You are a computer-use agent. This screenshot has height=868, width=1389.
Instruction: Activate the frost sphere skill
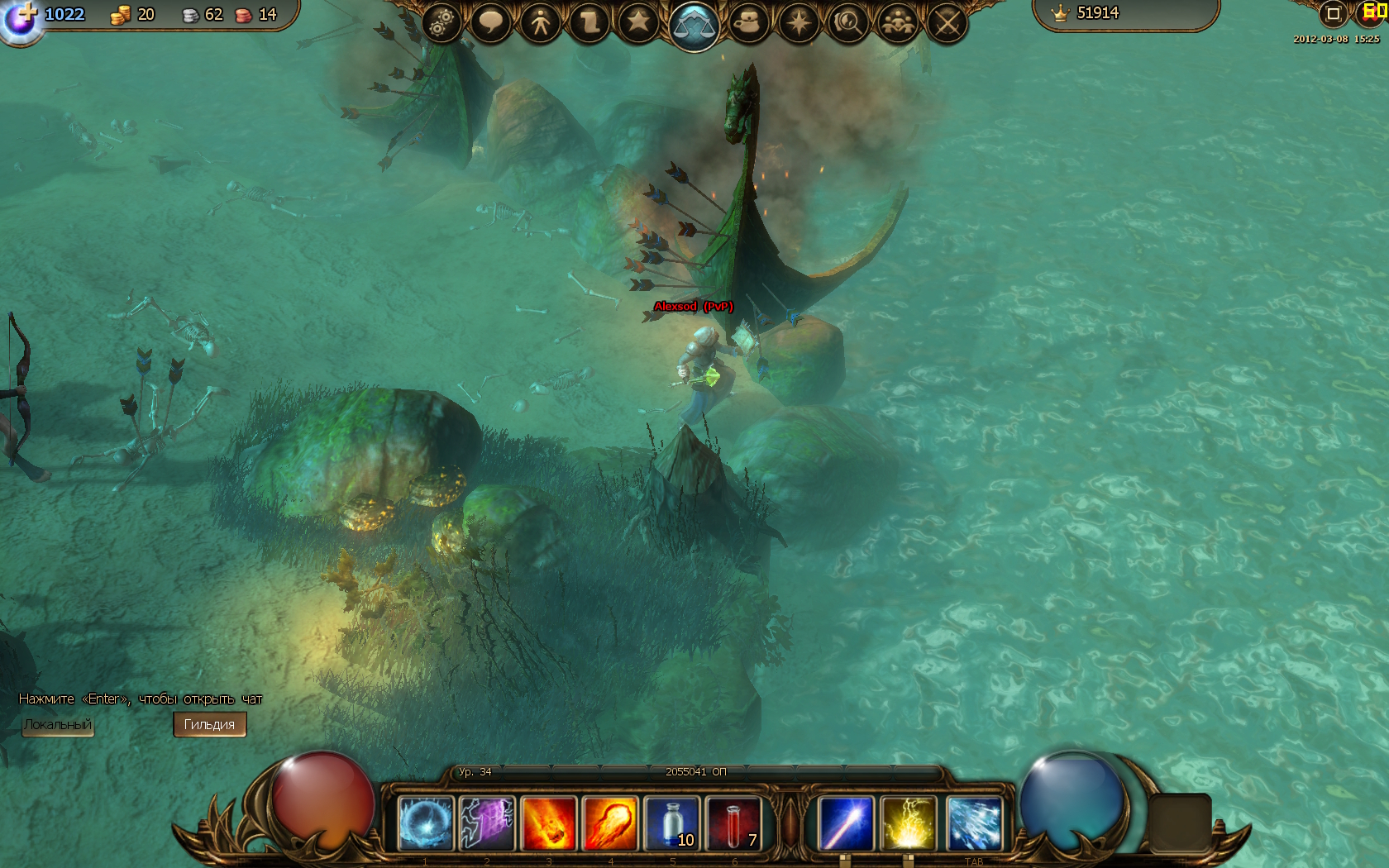pyautogui.click(x=426, y=823)
